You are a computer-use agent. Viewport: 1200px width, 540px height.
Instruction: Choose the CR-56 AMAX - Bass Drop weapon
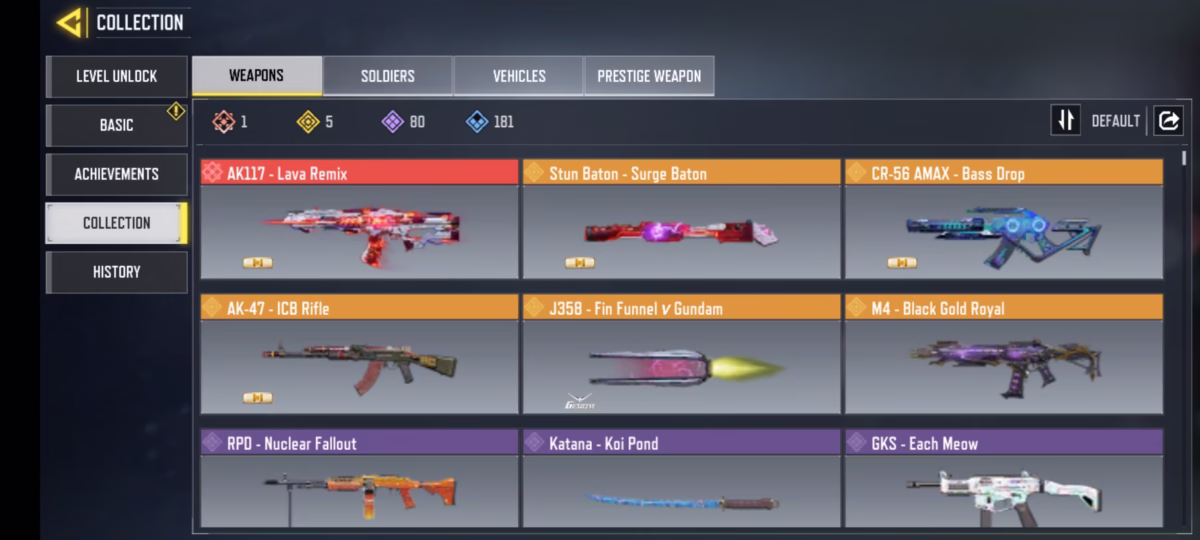1003,219
